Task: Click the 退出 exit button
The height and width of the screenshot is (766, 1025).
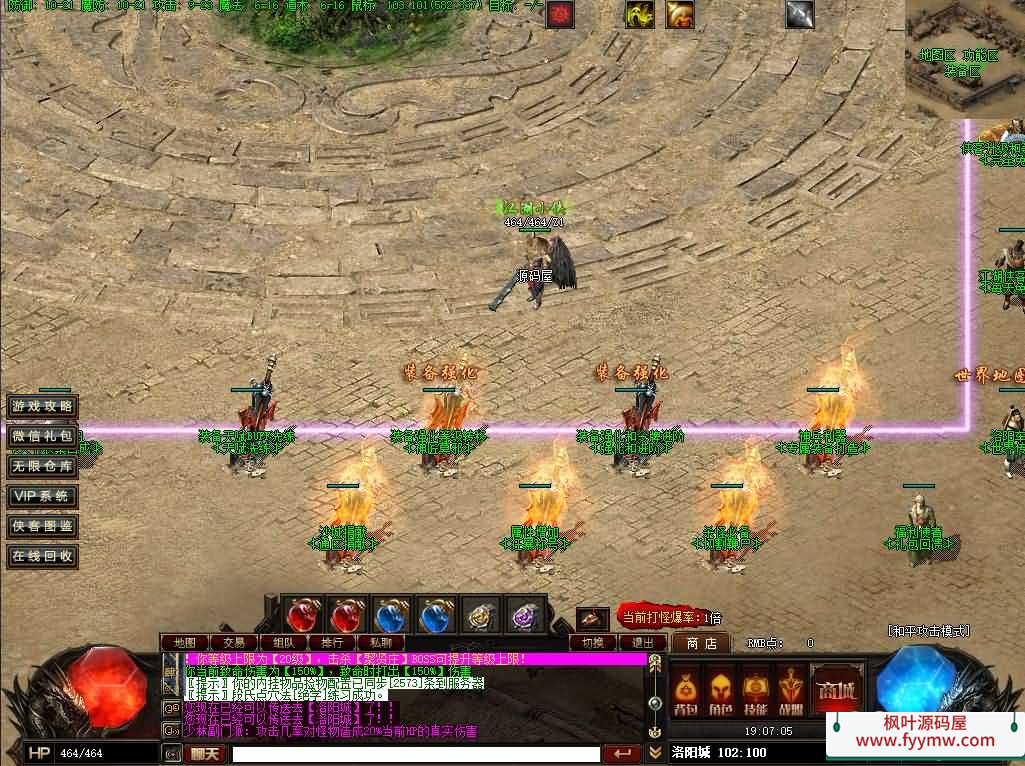Action: 643,642
